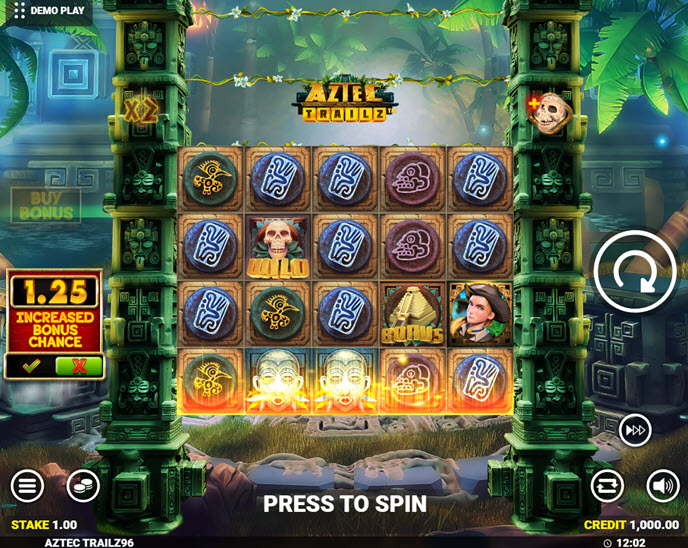Open the coin stack stake settings

coord(83,487)
